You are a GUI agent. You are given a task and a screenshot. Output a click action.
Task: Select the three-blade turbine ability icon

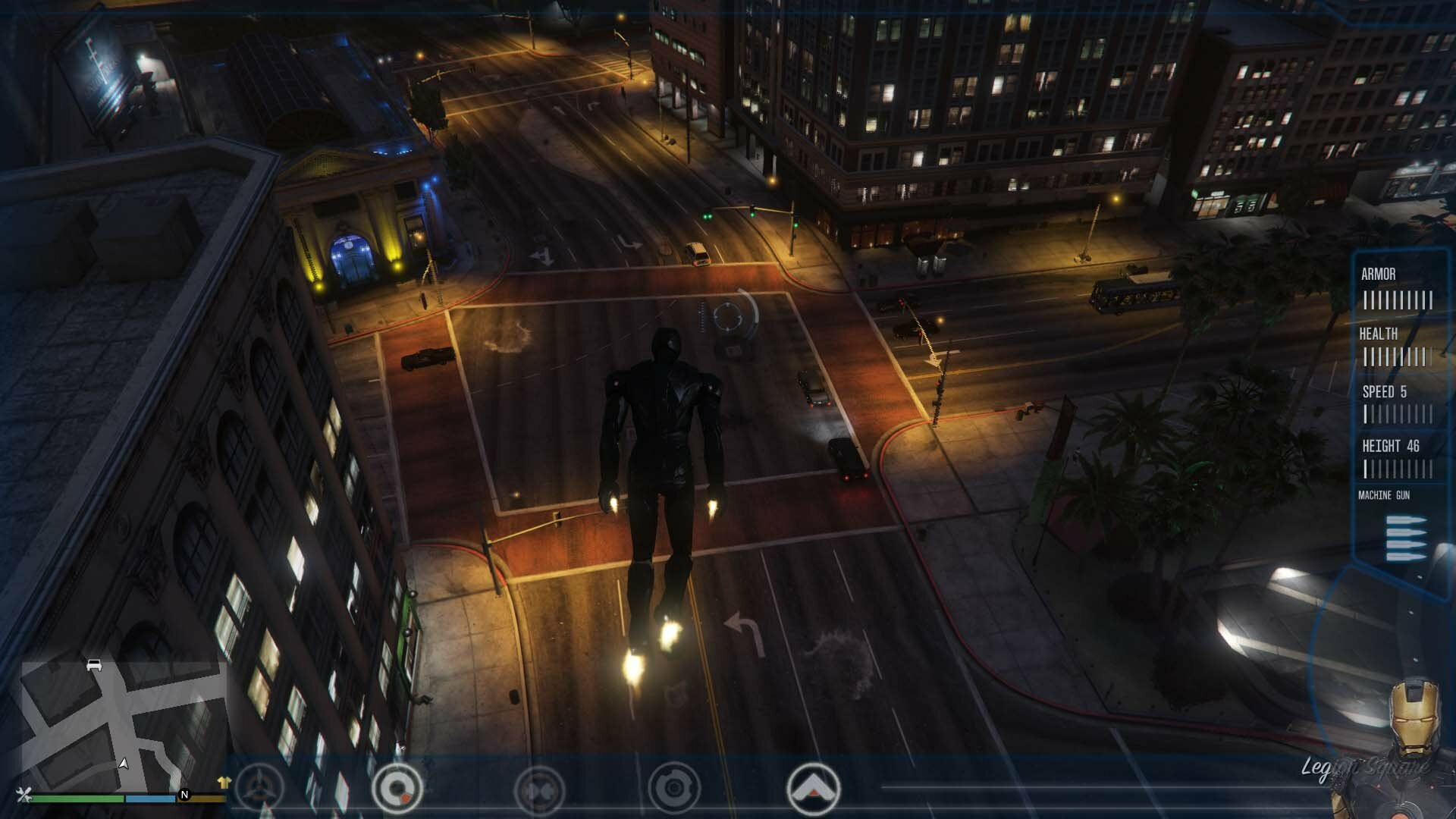click(x=259, y=789)
